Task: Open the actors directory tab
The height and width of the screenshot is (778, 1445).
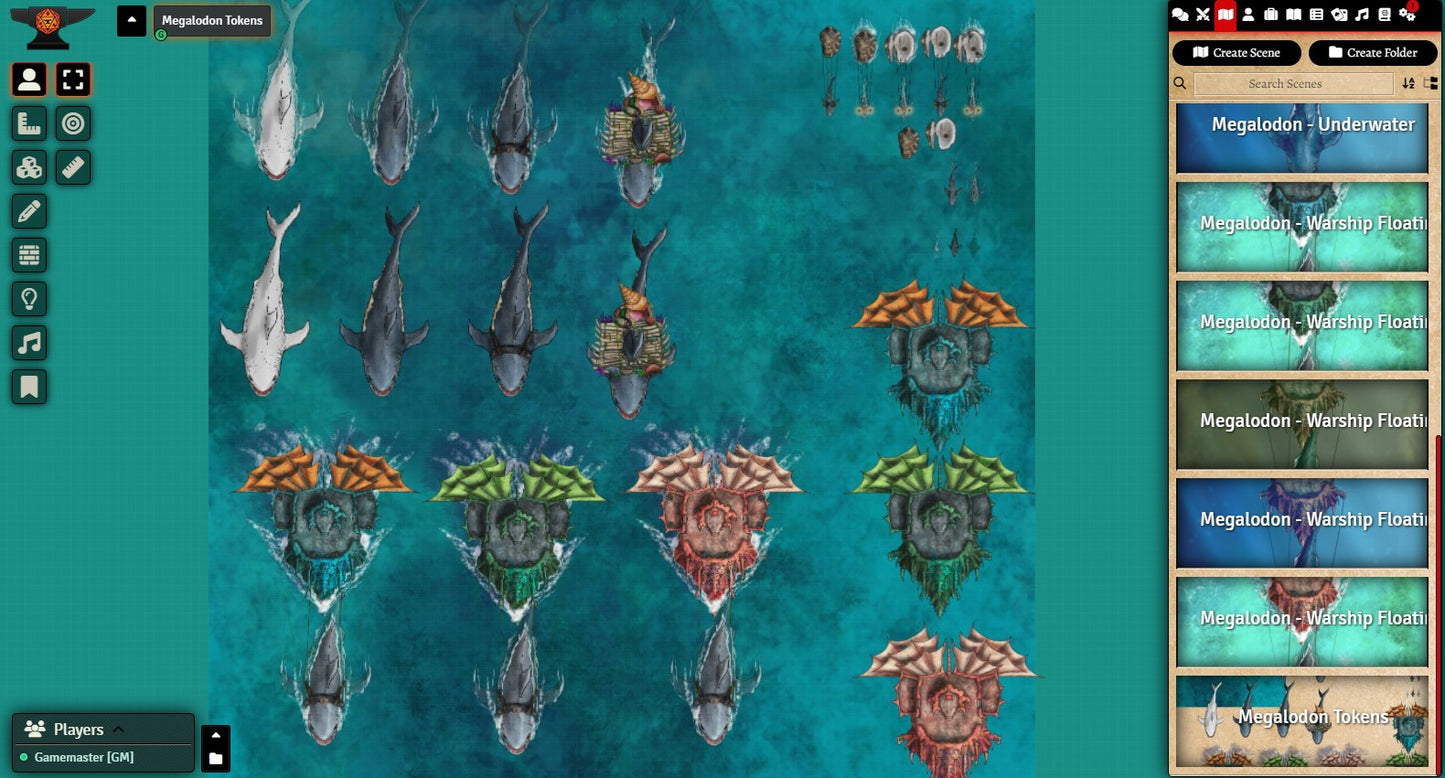Action: coord(1248,14)
